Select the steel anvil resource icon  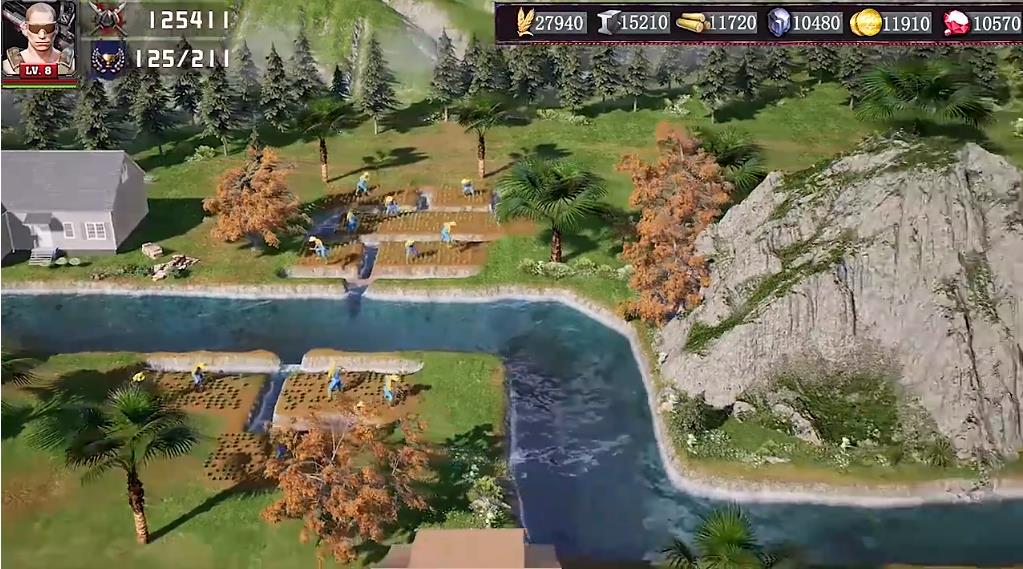pos(607,22)
